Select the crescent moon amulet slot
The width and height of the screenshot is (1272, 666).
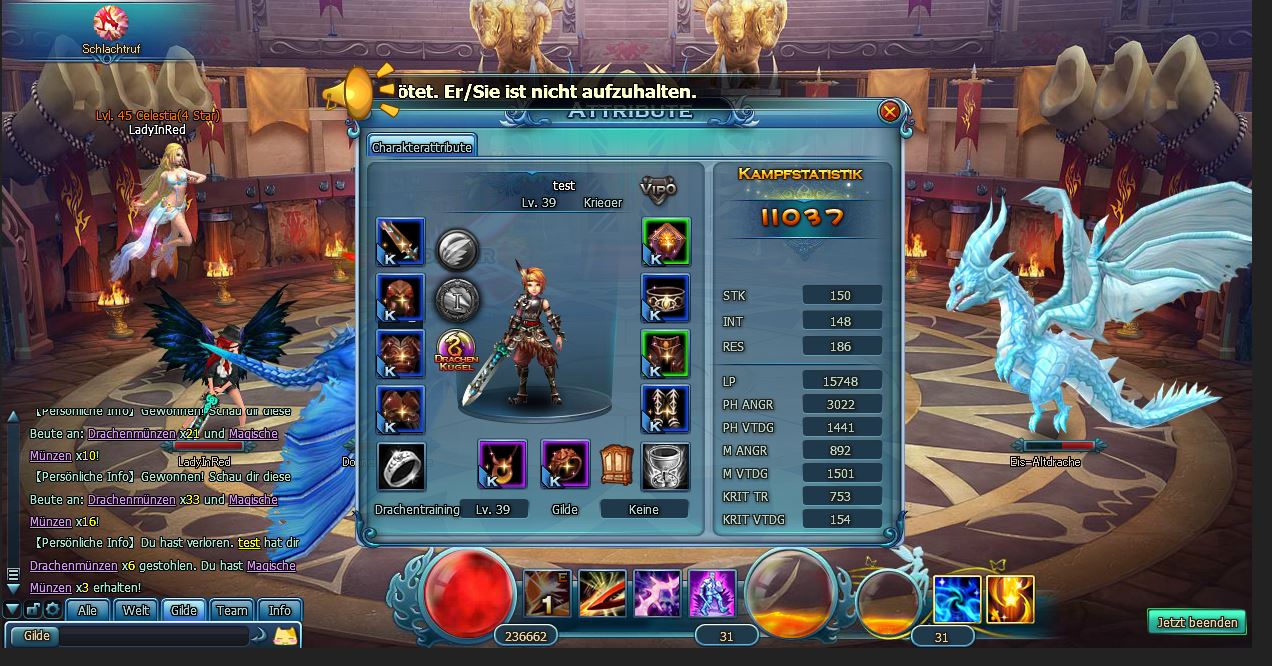pyautogui.click(x=502, y=464)
